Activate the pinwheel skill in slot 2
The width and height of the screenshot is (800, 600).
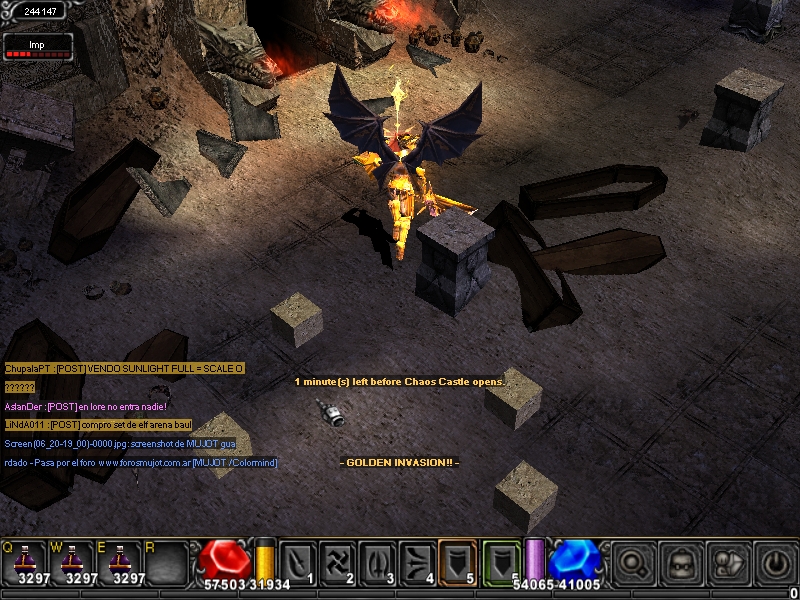338,562
